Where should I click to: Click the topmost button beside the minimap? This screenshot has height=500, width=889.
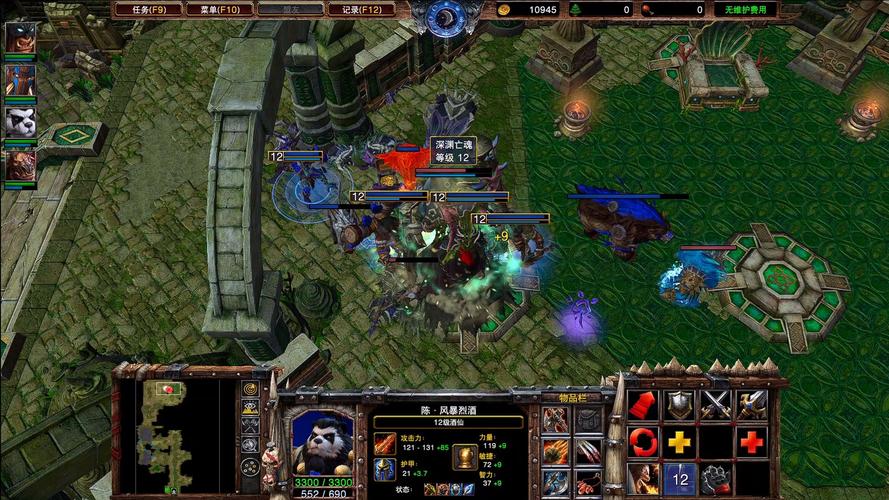point(250,389)
